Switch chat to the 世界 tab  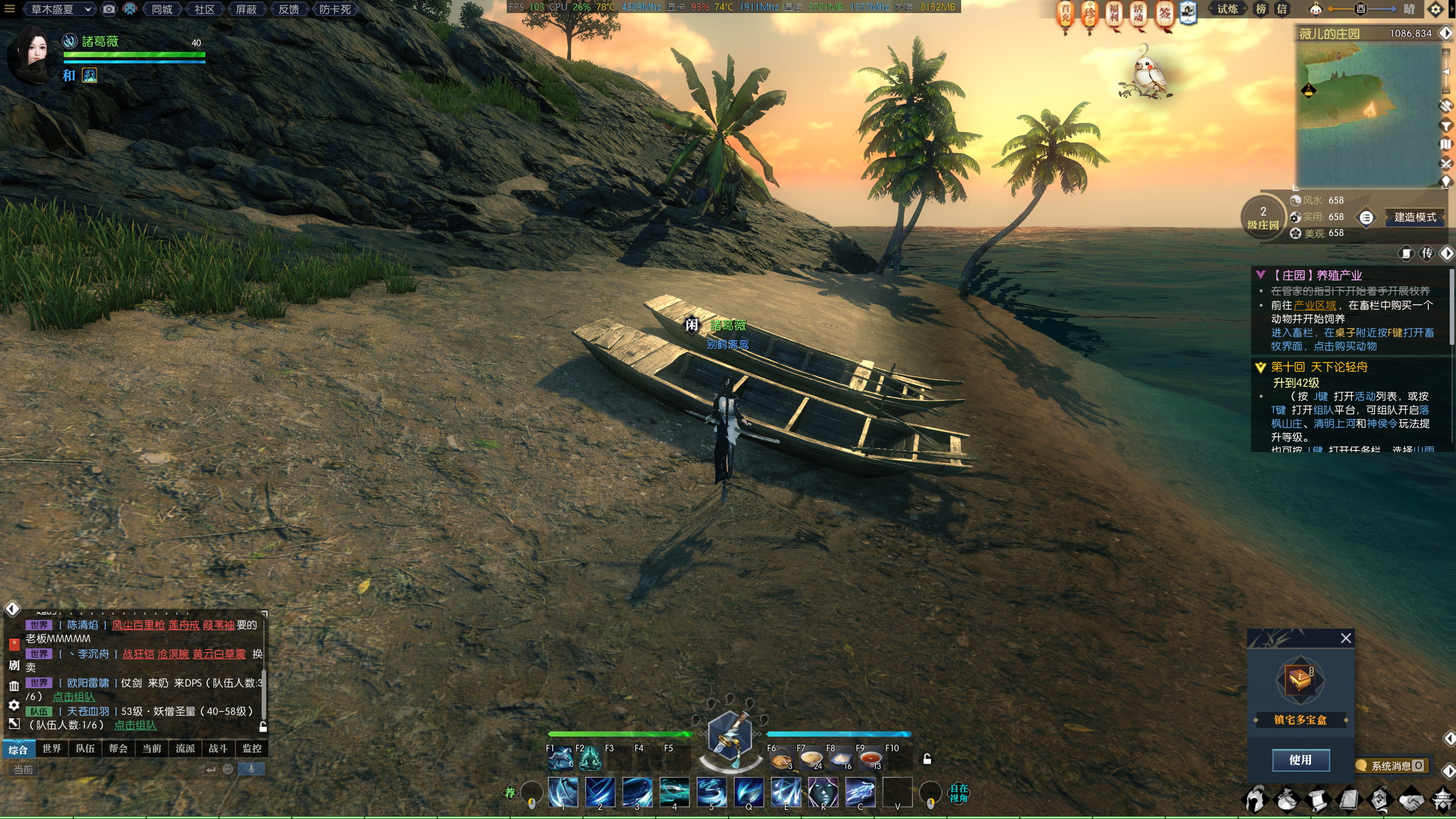52,748
